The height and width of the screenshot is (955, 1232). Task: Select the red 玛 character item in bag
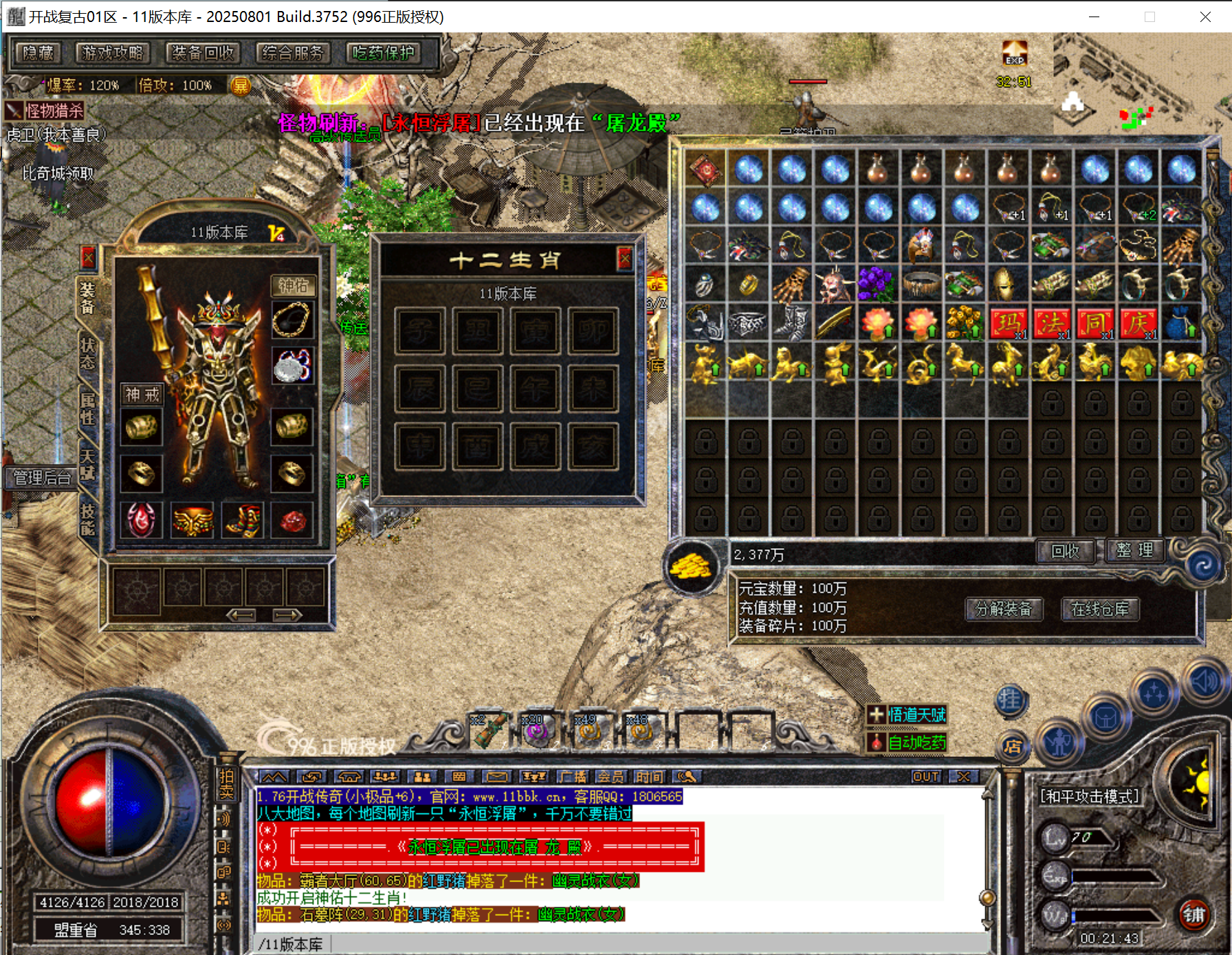[x=1008, y=323]
